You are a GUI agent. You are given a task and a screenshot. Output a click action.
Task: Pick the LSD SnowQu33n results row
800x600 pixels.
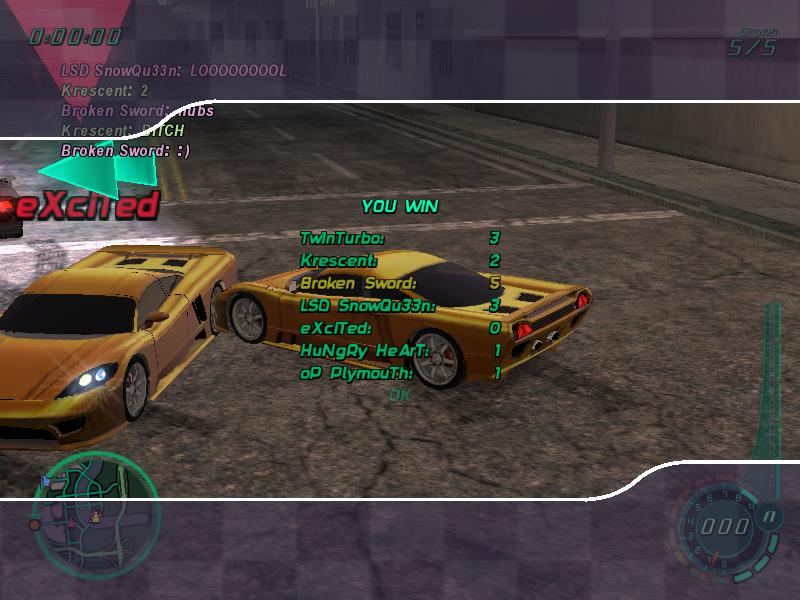click(x=400, y=305)
